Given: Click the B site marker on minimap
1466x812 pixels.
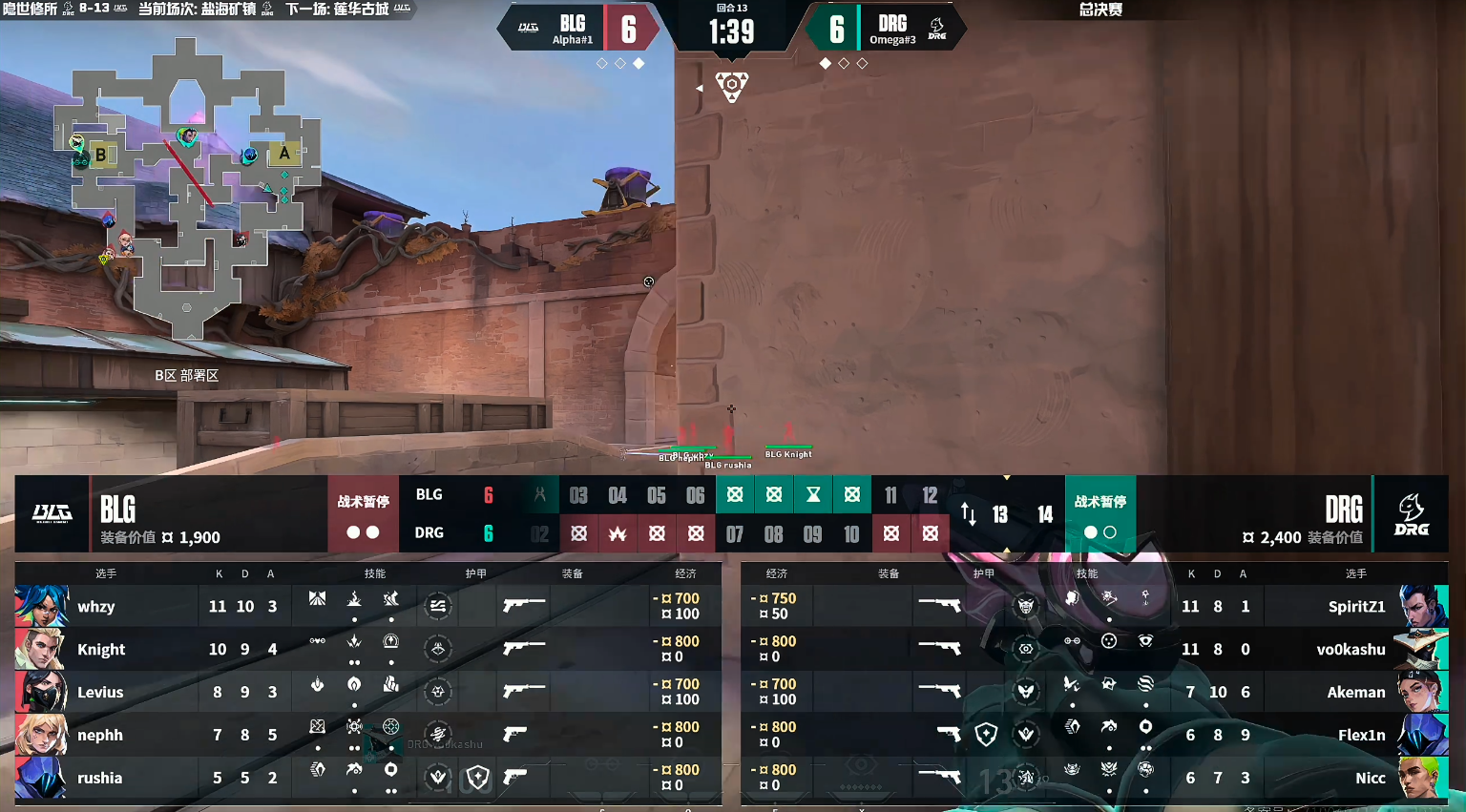Looking at the screenshot, I should tap(100, 155).
